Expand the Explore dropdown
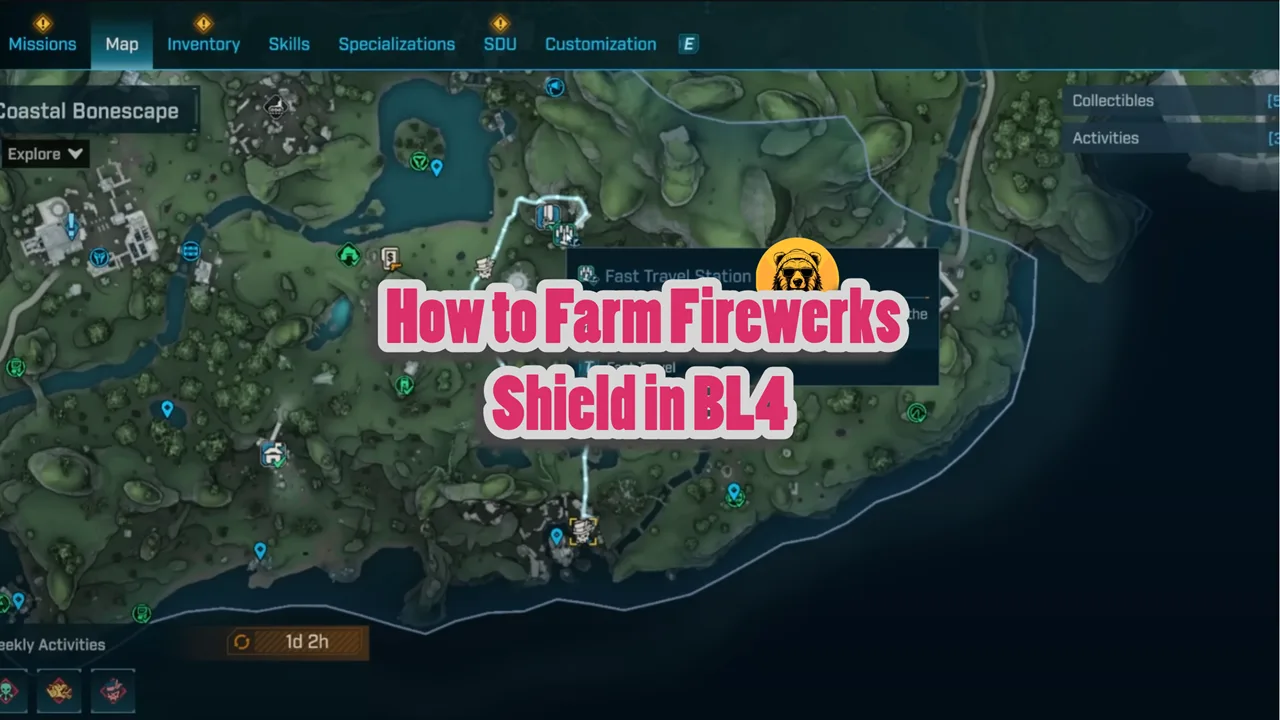This screenshot has width=1280, height=720. click(x=44, y=153)
